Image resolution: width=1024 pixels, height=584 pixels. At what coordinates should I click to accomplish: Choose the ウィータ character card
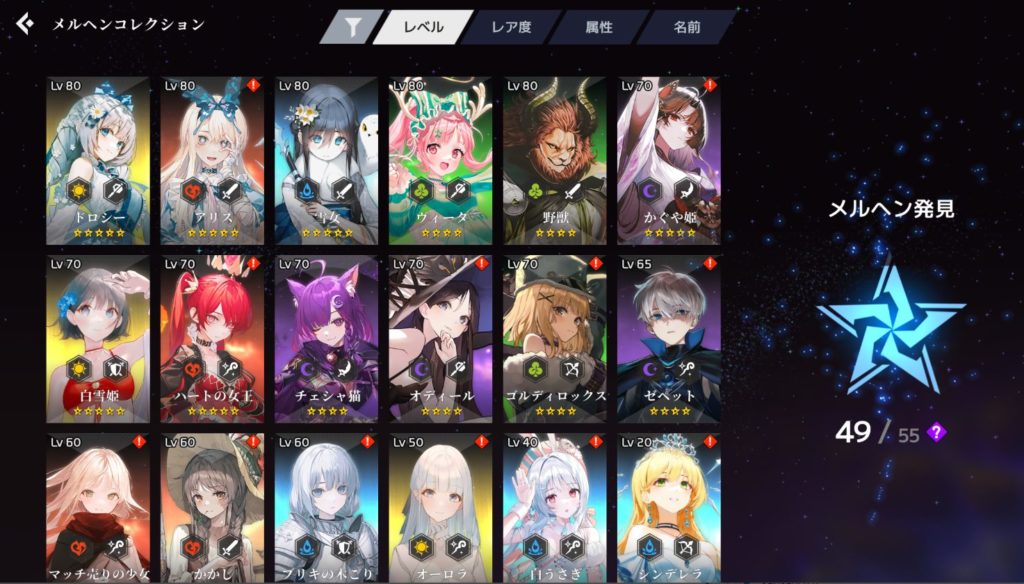(x=440, y=160)
